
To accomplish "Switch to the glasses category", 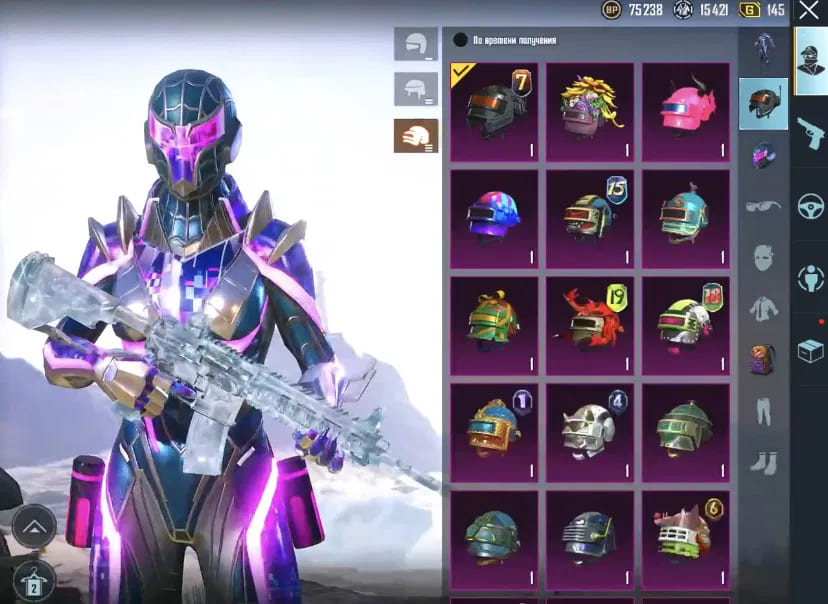I will point(763,206).
